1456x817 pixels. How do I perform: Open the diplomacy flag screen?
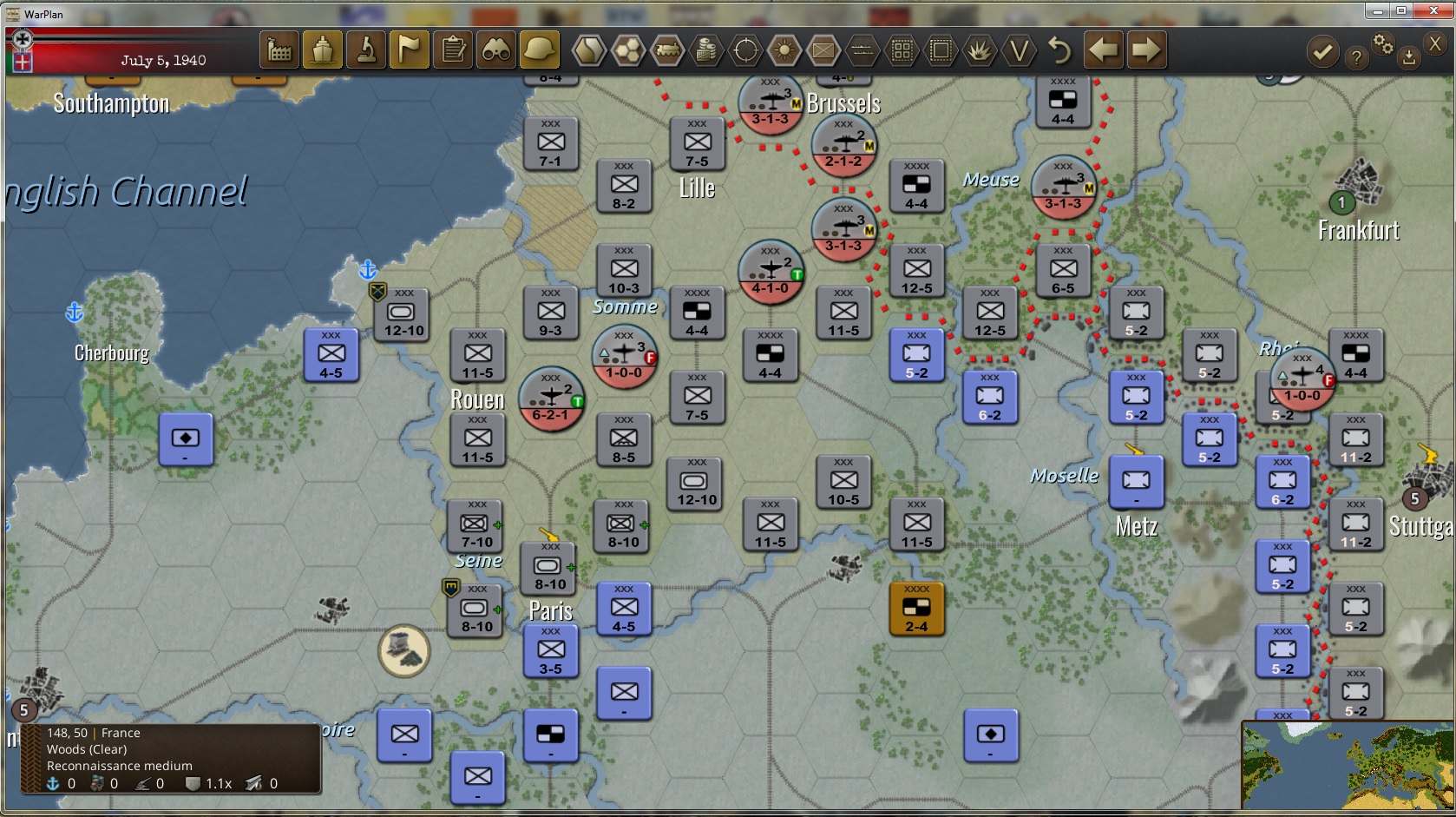click(x=409, y=49)
